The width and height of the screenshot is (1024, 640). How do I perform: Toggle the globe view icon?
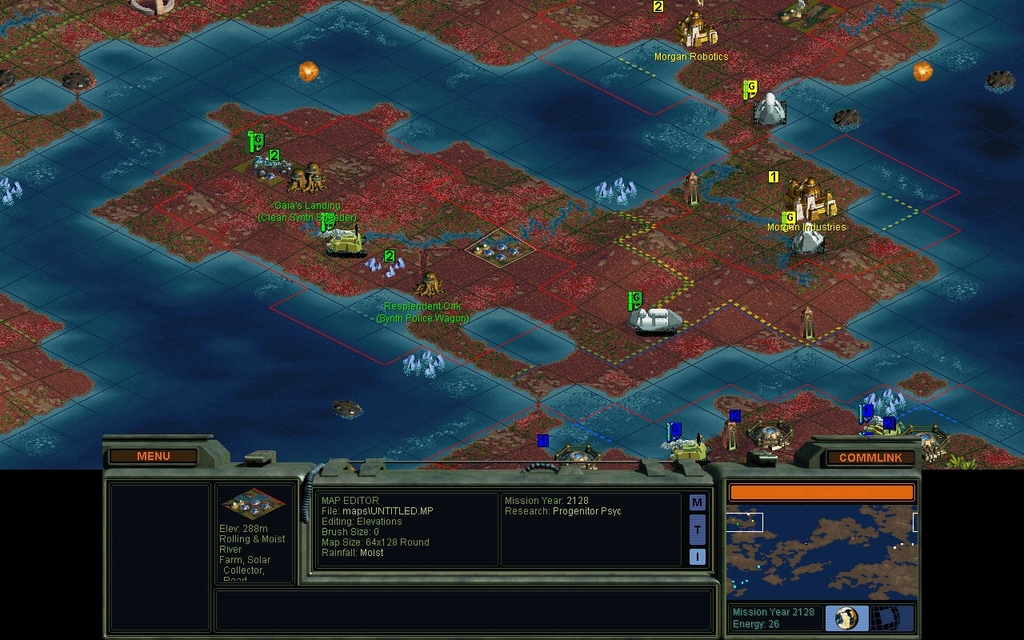coord(846,617)
